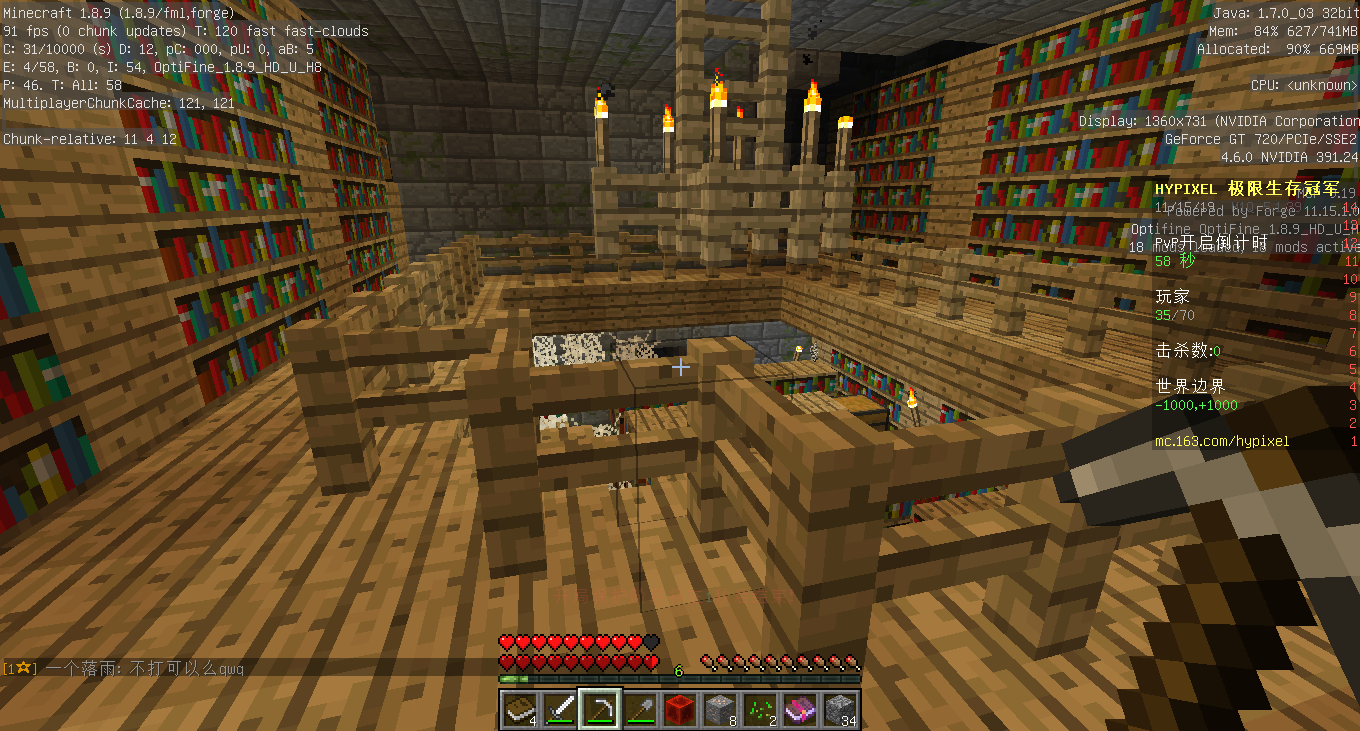
Task: Choose the iron sword in the hotbar
Action: point(560,709)
